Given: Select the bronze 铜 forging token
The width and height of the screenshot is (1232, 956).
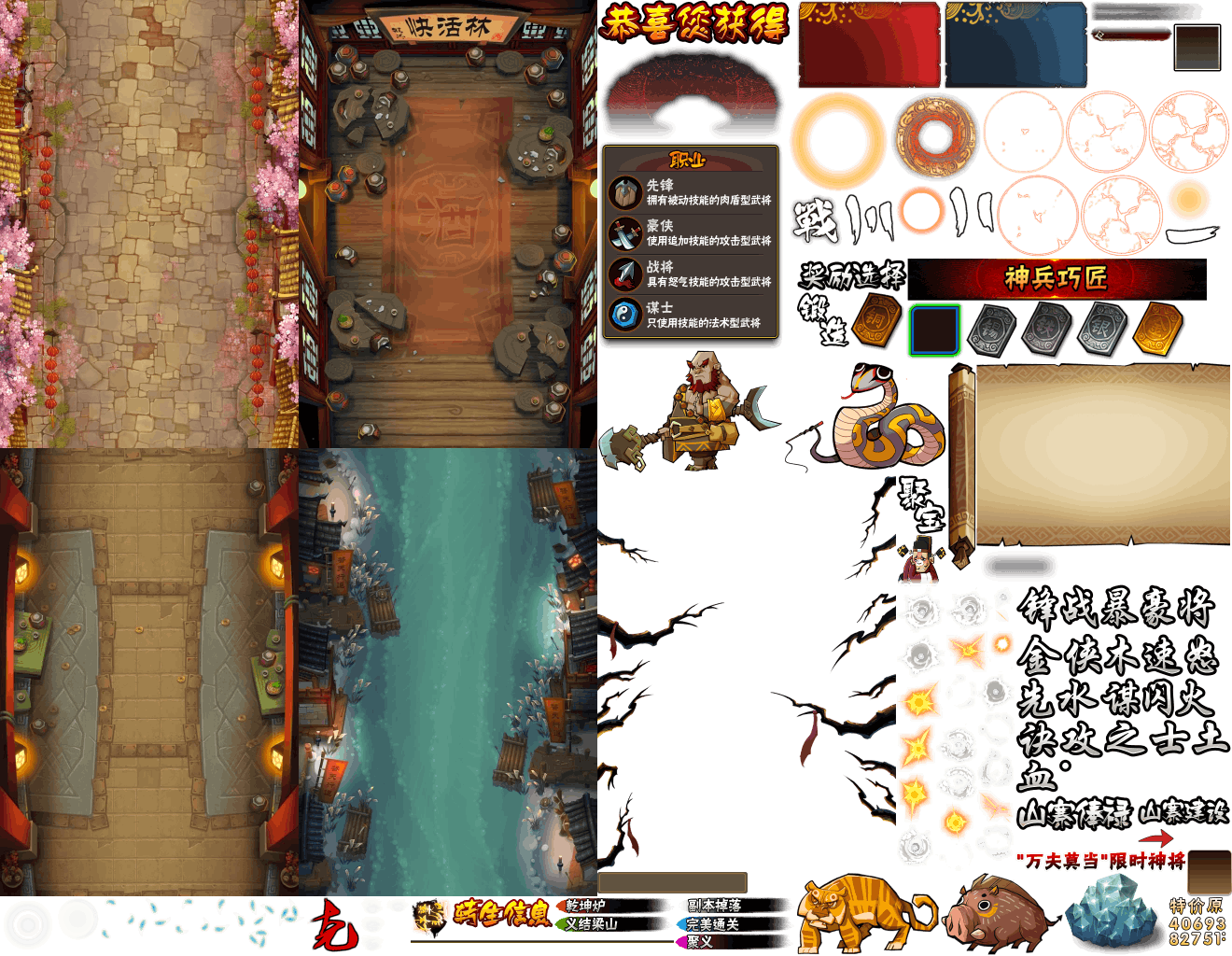Looking at the screenshot, I should 878,320.
